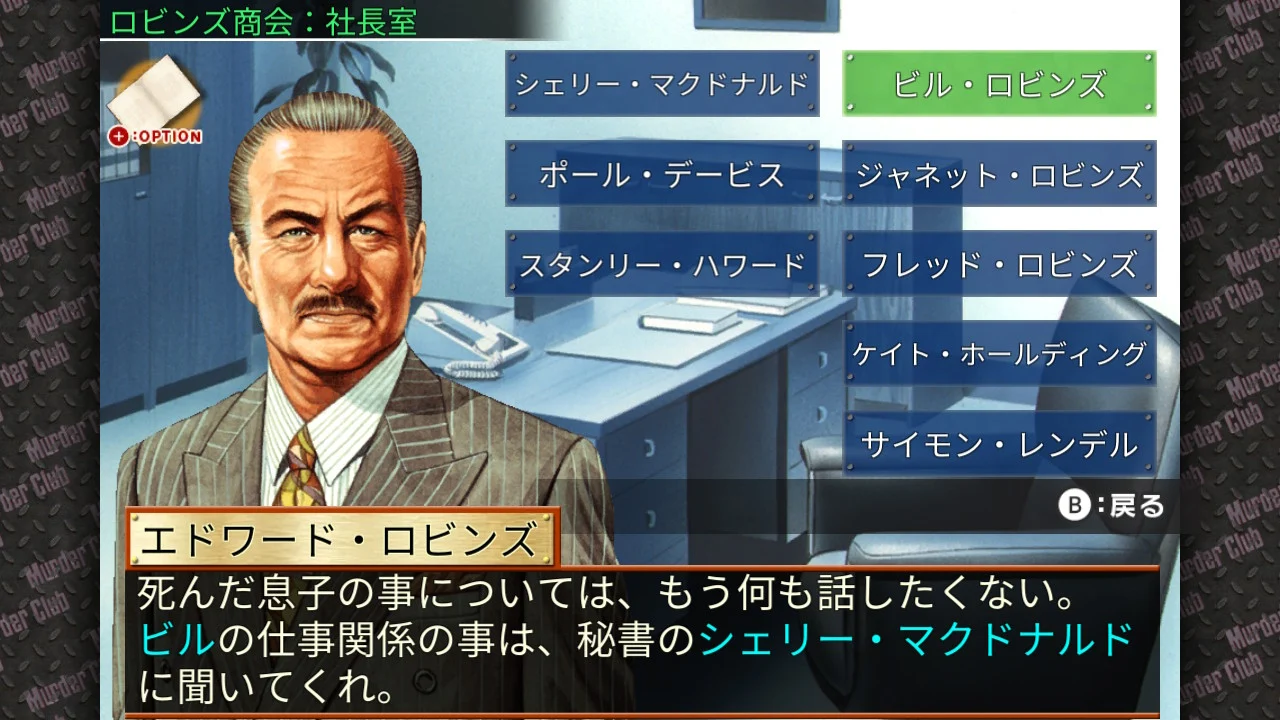Choose the サイモン・レンデル question option
Viewport: 1280px width, 720px height.
click(x=1000, y=441)
